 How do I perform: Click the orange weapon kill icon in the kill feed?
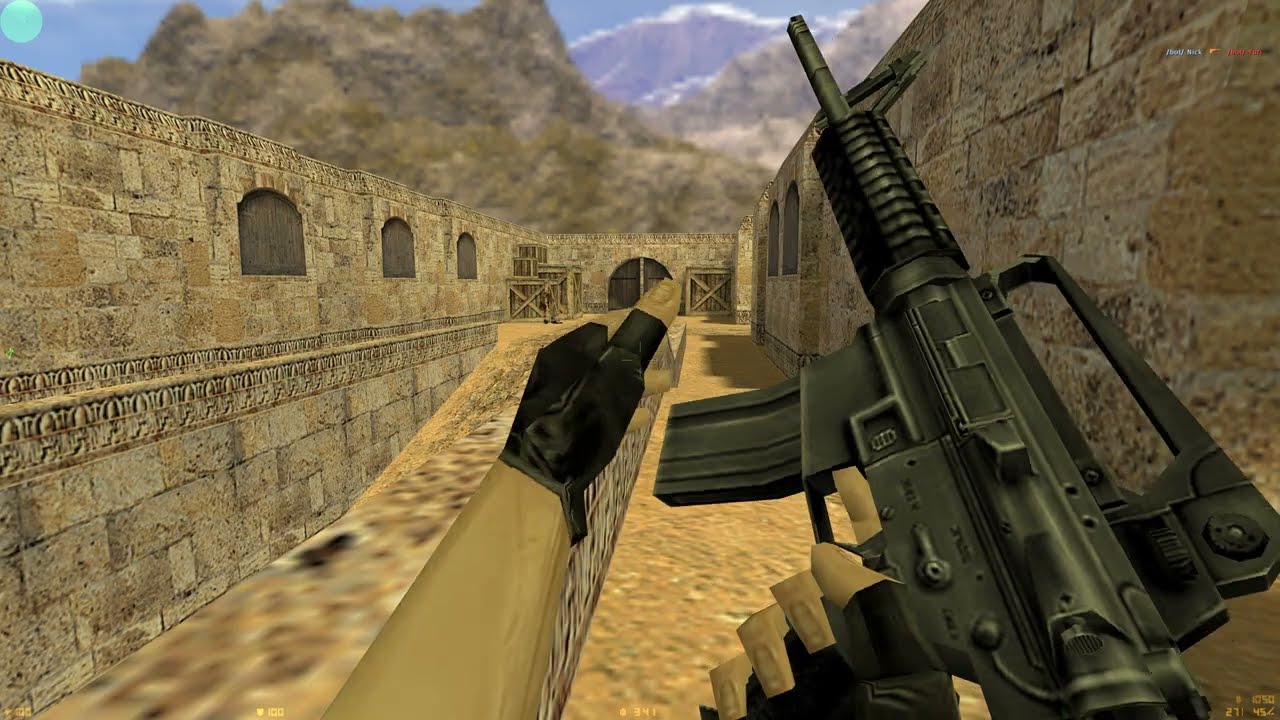click(1215, 50)
